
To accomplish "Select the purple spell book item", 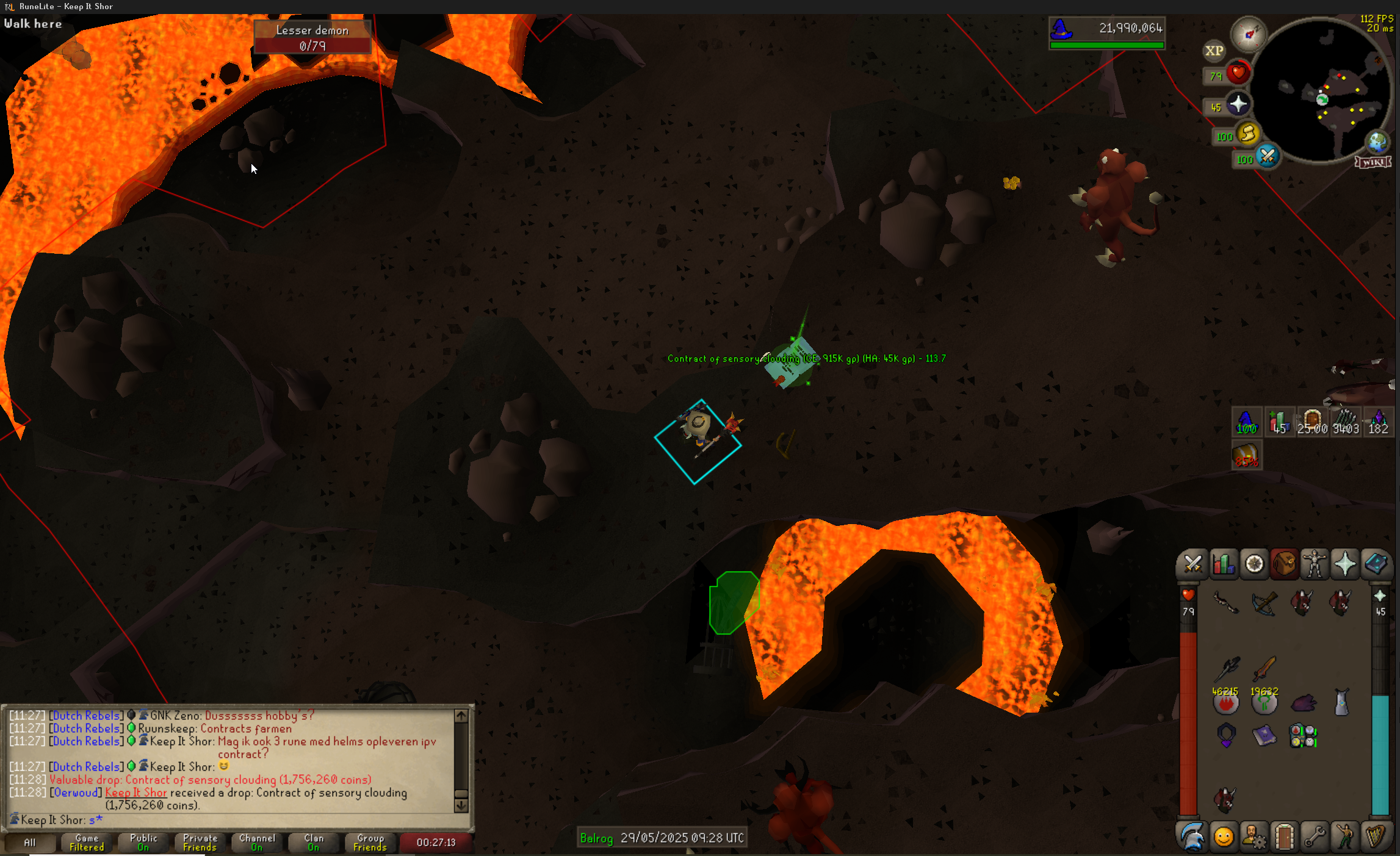I will coord(1264,736).
